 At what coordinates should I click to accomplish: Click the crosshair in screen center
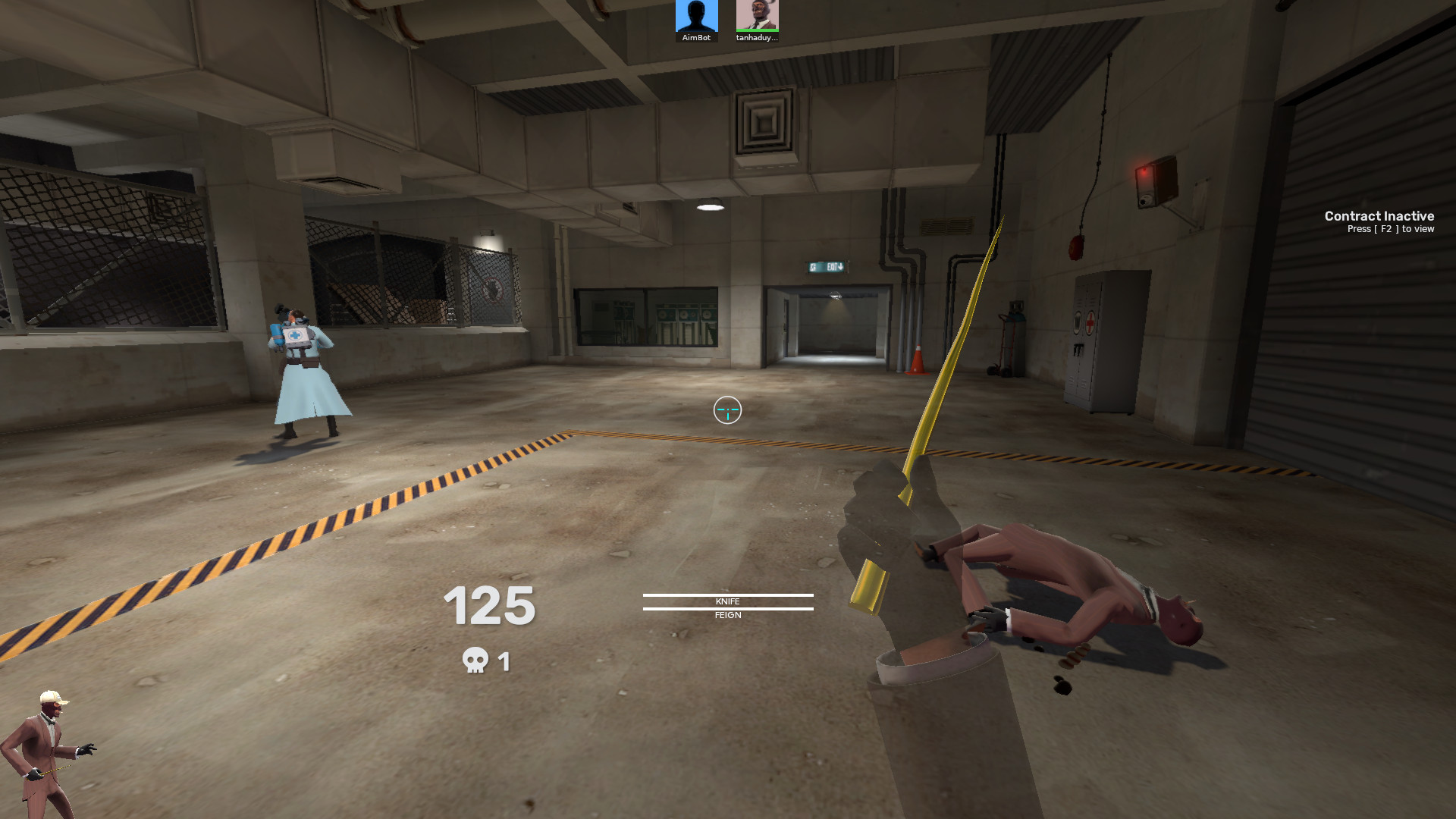727,410
